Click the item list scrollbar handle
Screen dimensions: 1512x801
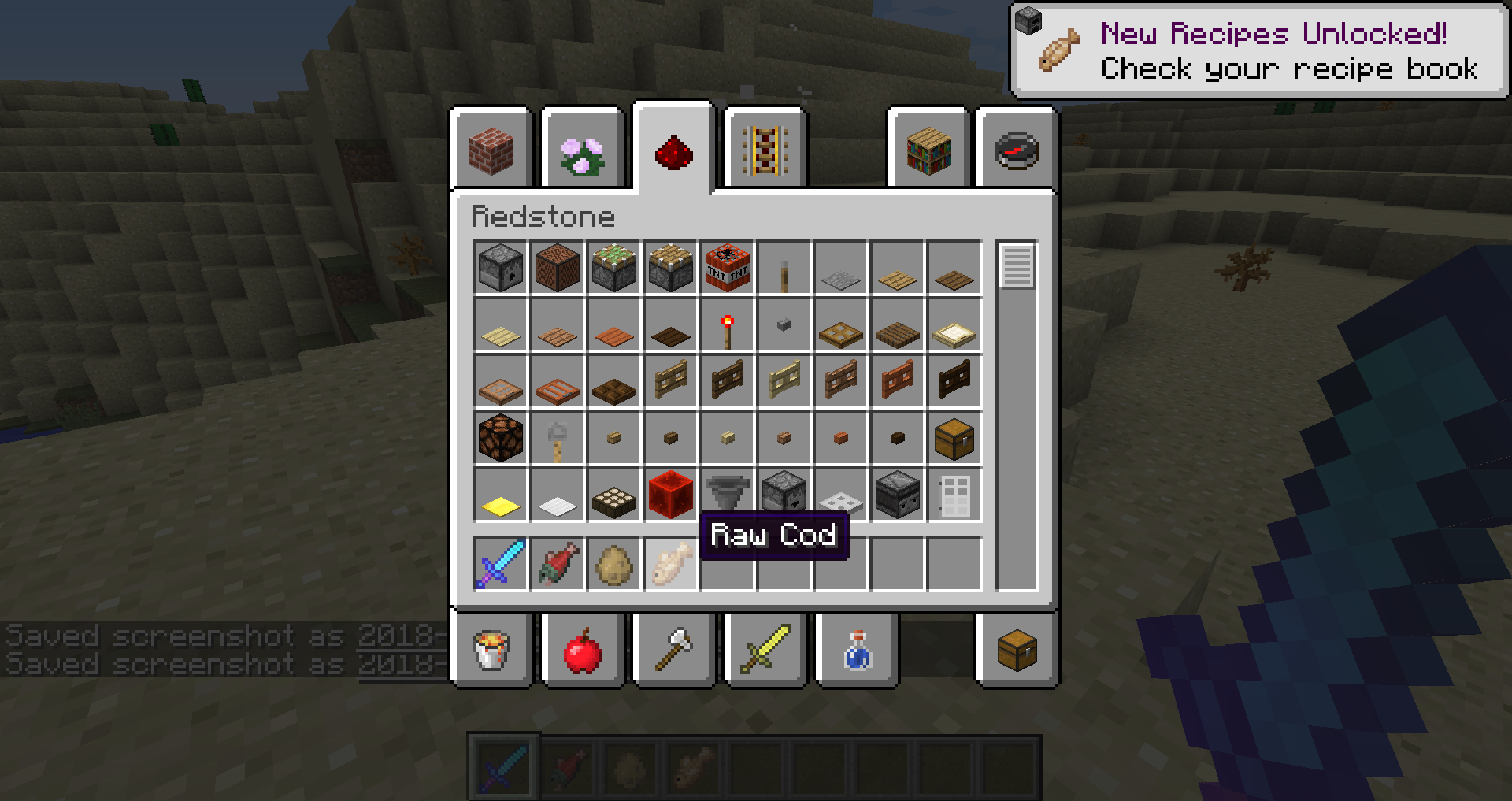click(1017, 266)
